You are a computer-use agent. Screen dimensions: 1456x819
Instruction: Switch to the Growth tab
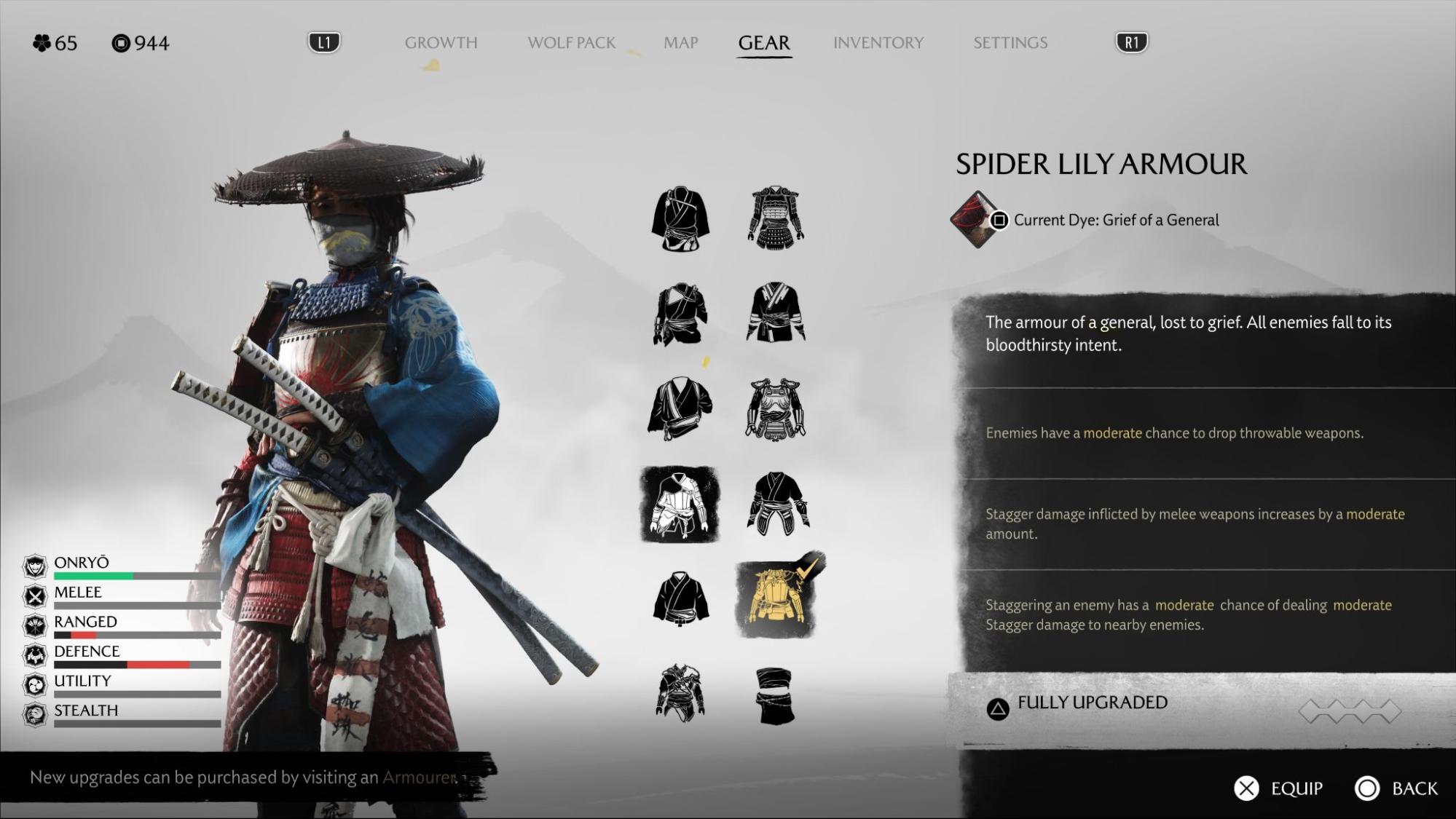[x=441, y=43]
